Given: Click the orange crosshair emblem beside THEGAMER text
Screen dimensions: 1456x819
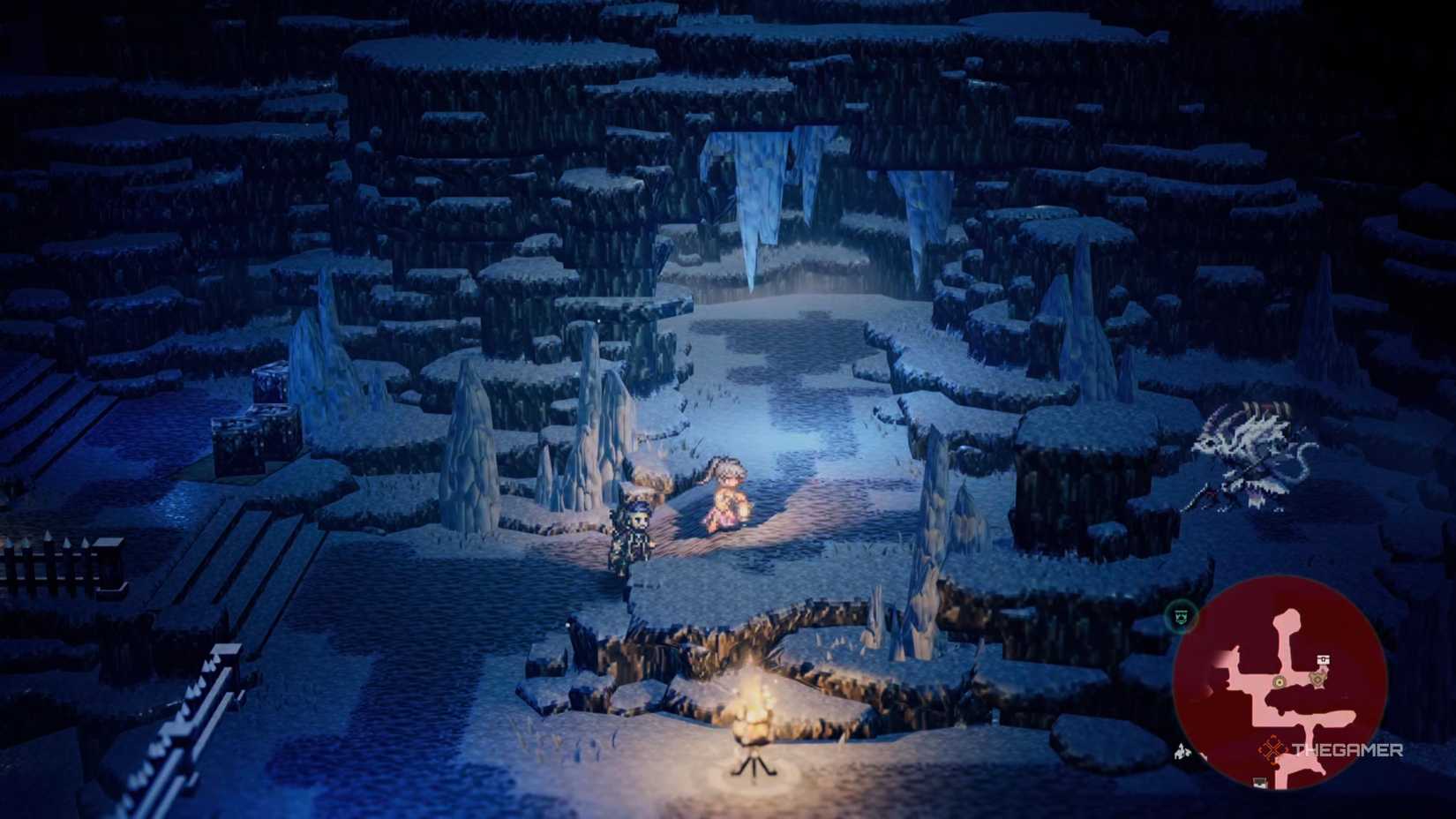Looking at the screenshot, I should coord(1272,748).
